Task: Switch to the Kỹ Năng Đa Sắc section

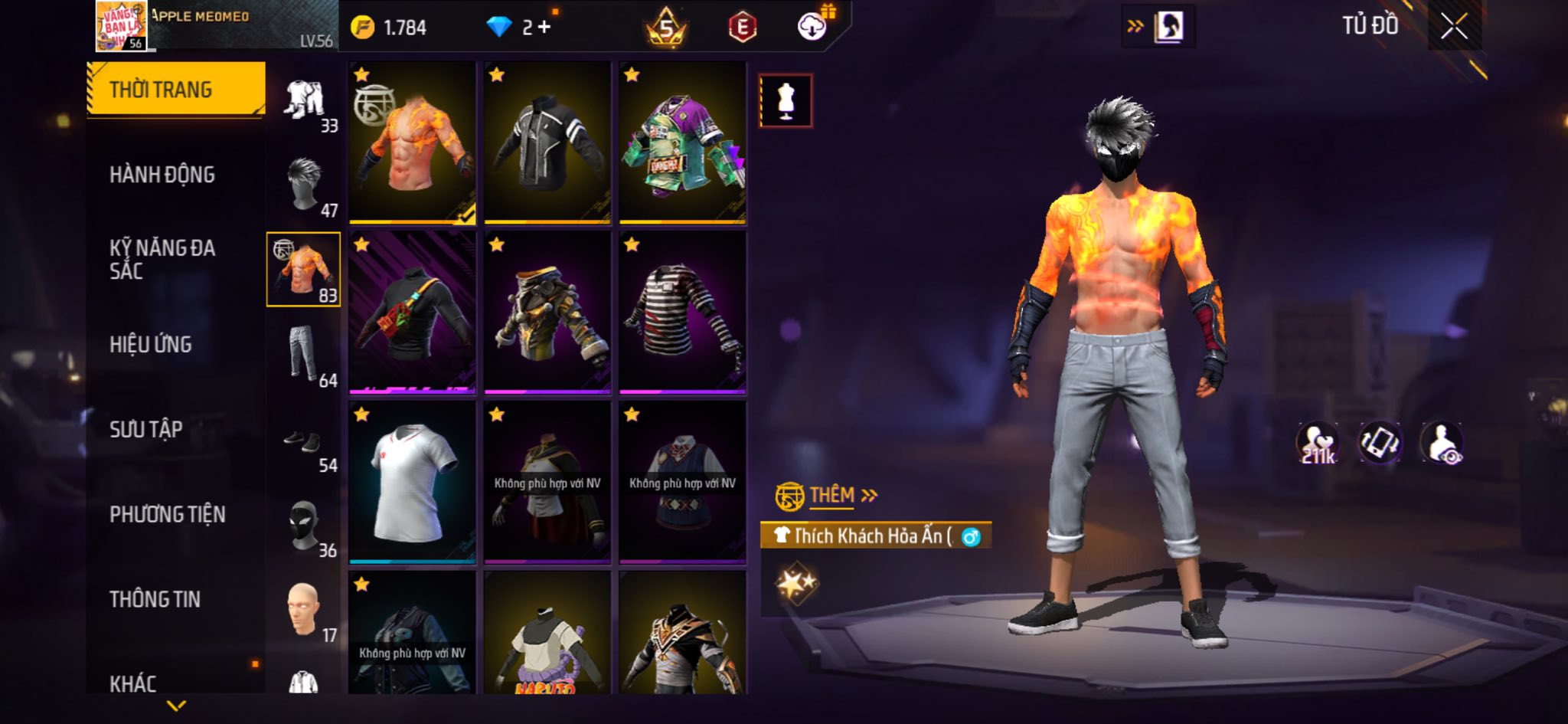Action: 162,259
